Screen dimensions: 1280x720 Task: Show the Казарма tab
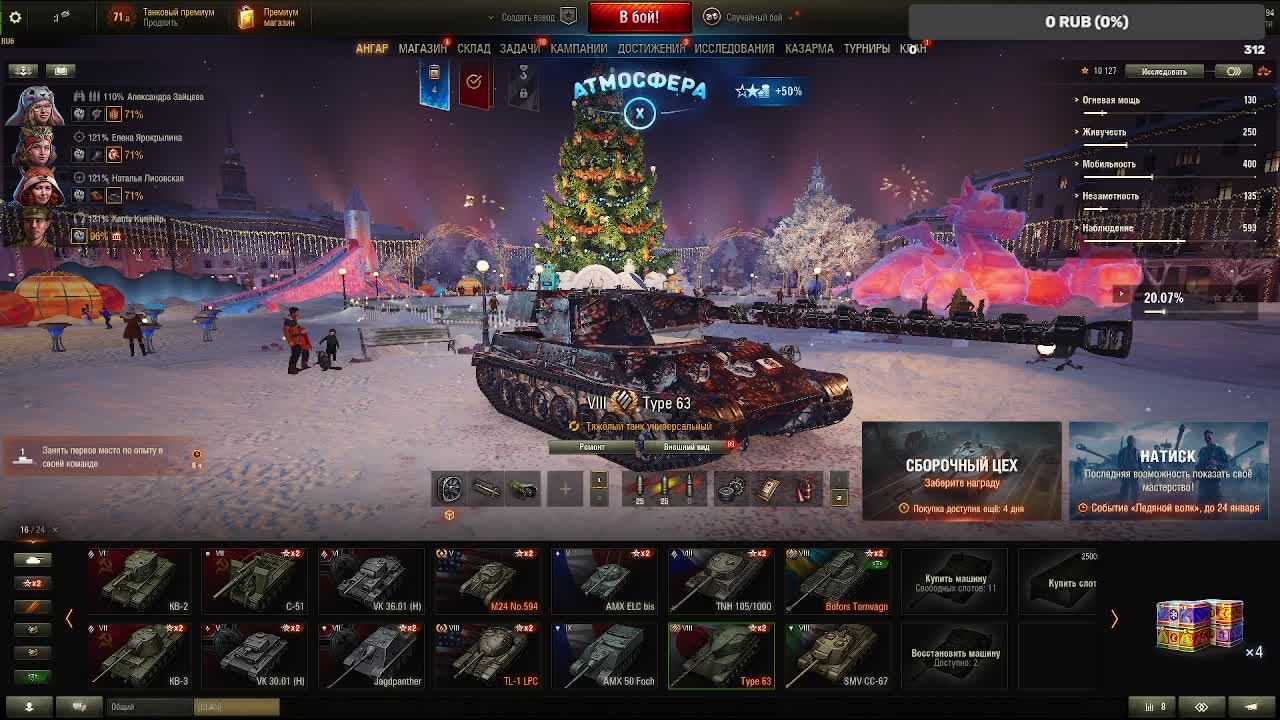tap(809, 48)
